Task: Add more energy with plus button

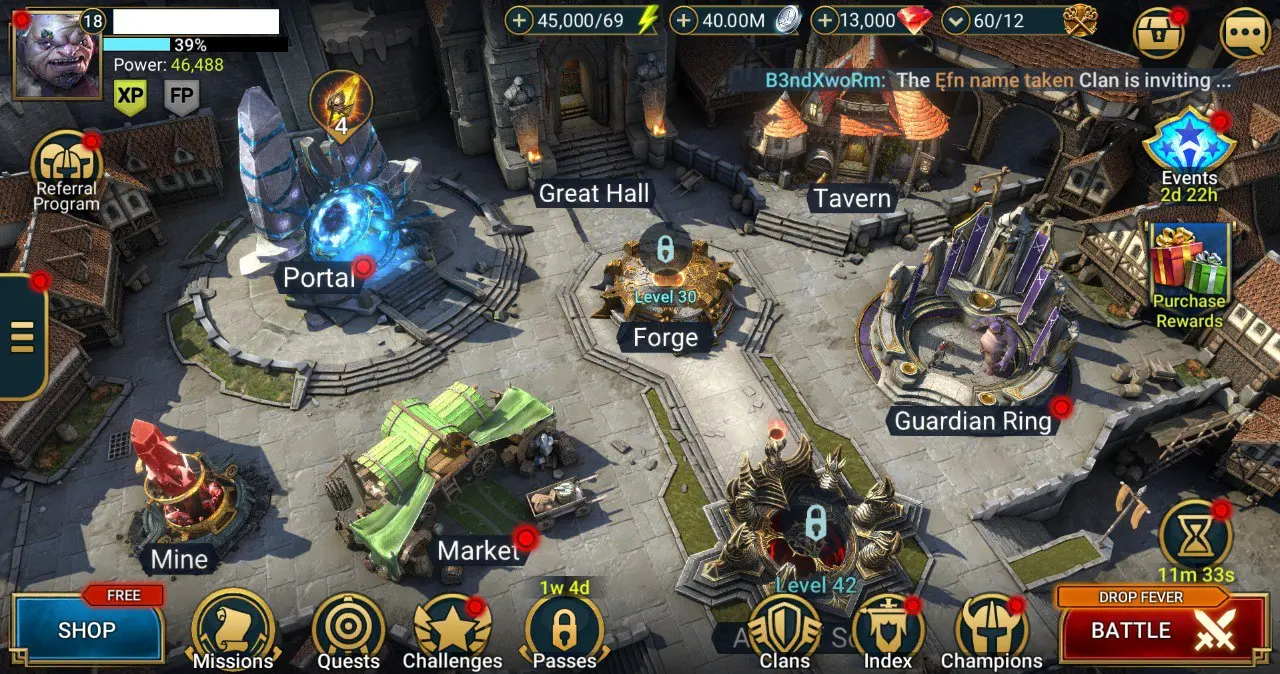Action: (x=519, y=20)
